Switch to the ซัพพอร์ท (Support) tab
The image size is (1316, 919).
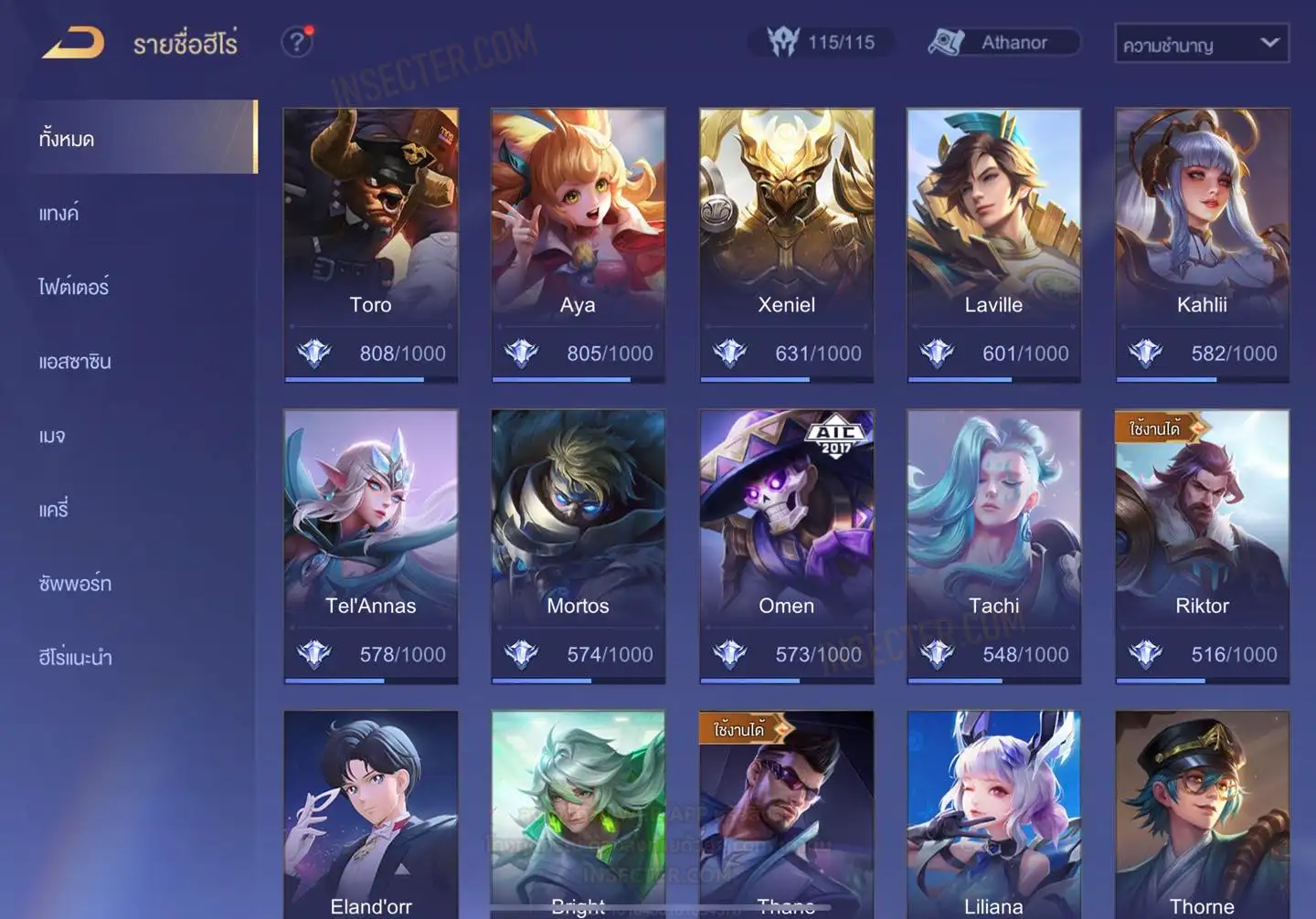[75, 584]
